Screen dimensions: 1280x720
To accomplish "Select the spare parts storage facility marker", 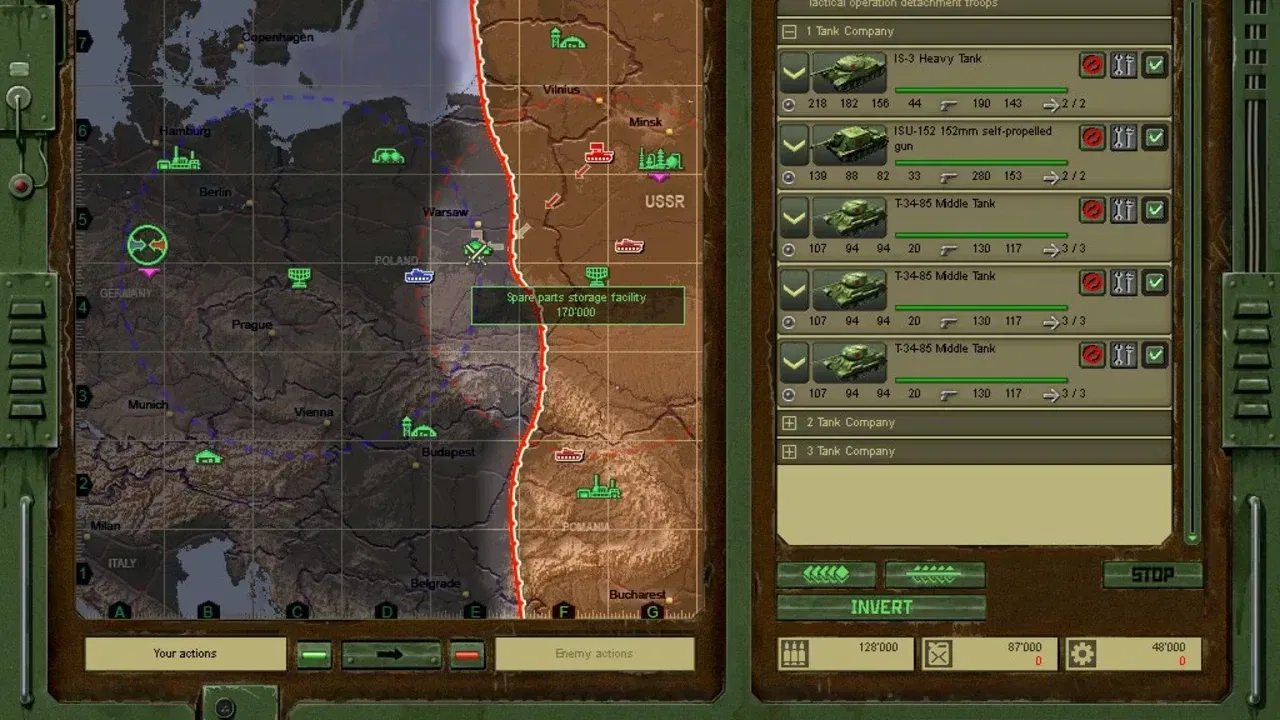I will pos(478,250).
